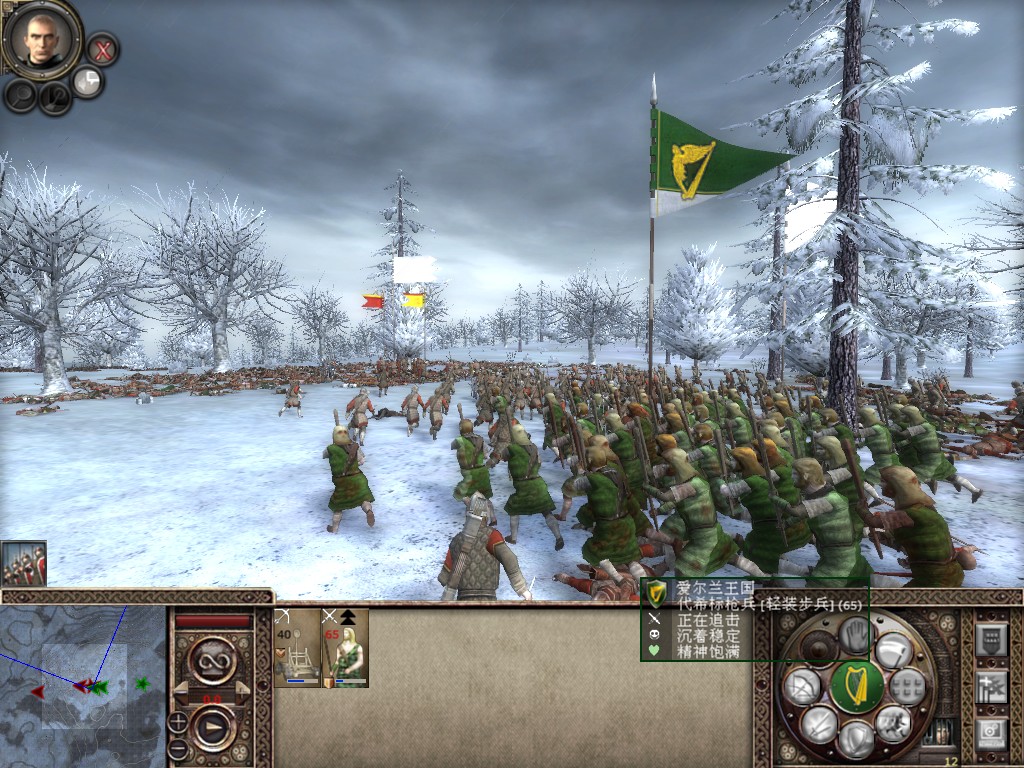The image size is (1024, 768).
Task: Toggle fire at will with bow icon
Action: [803, 686]
